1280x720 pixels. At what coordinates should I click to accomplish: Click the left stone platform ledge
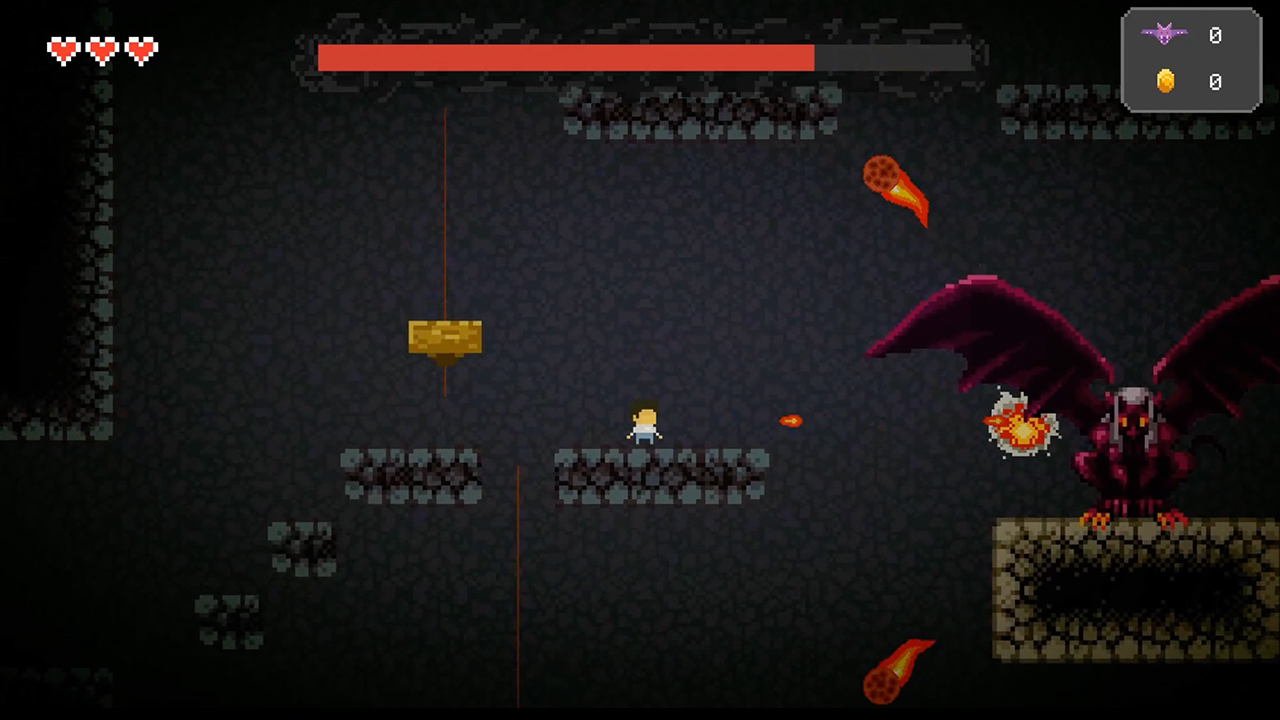(x=410, y=478)
